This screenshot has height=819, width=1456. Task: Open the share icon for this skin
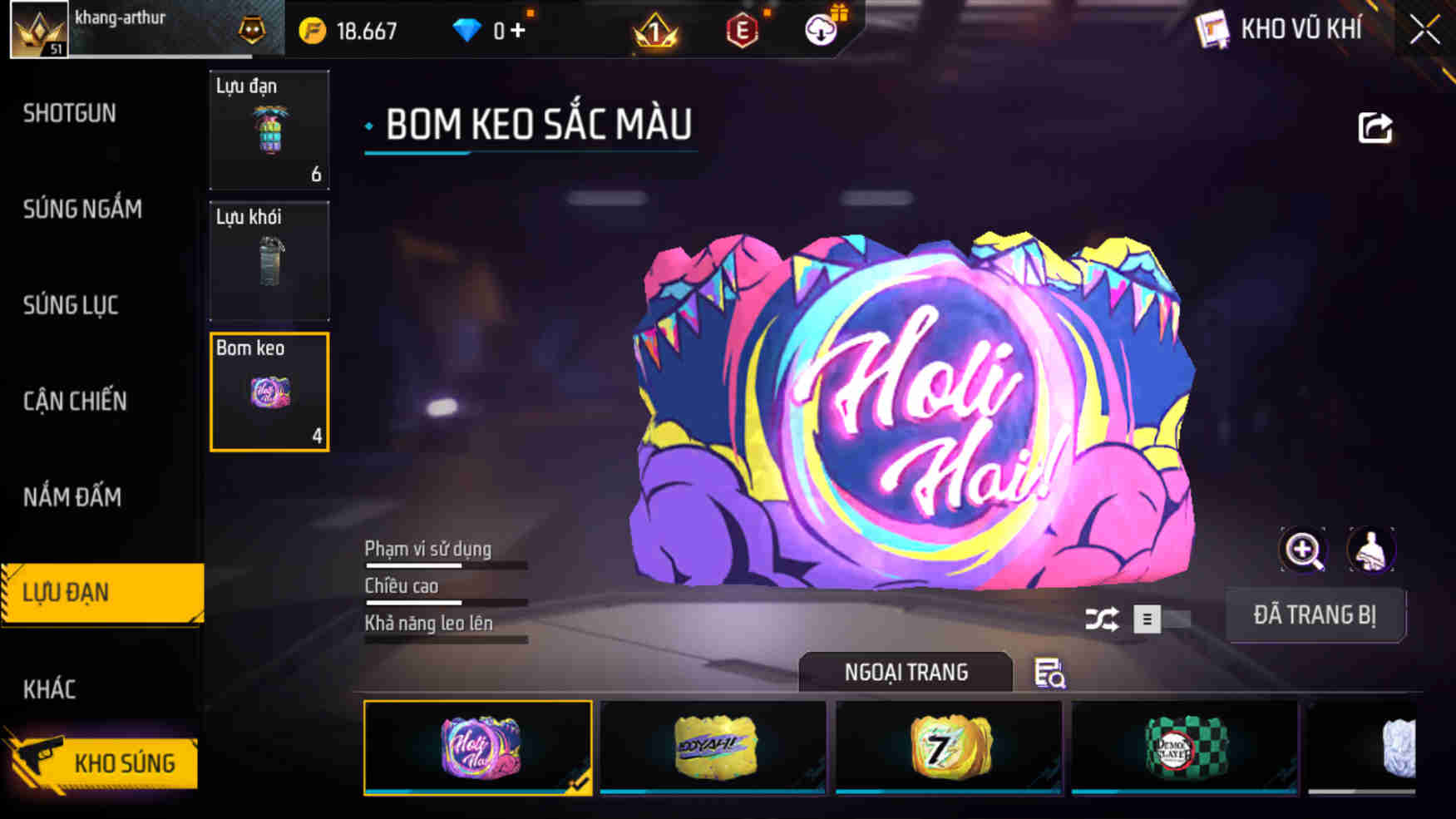click(x=1376, y=126)
